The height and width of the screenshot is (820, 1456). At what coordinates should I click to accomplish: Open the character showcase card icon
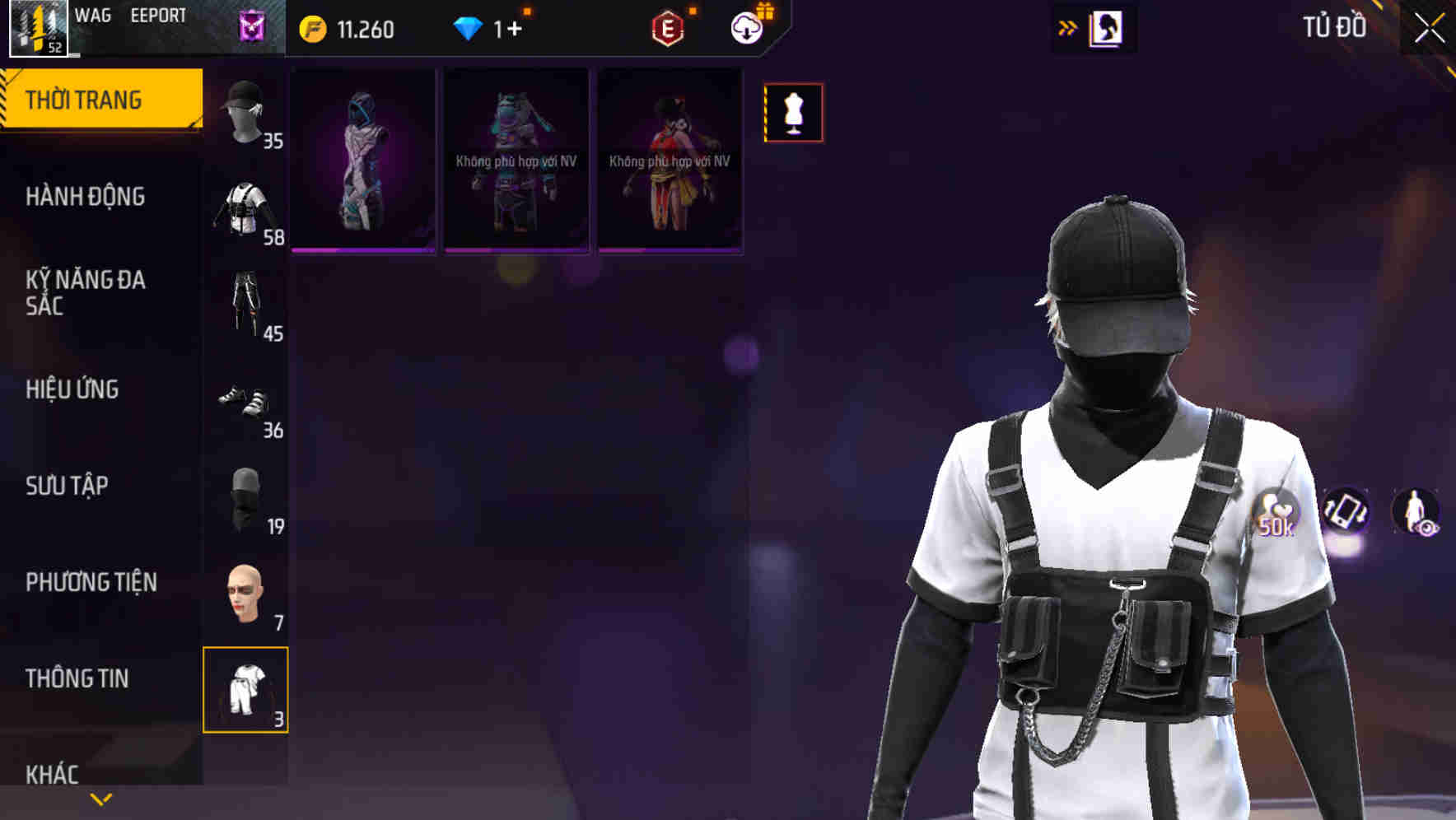(x=1104, y=27)
